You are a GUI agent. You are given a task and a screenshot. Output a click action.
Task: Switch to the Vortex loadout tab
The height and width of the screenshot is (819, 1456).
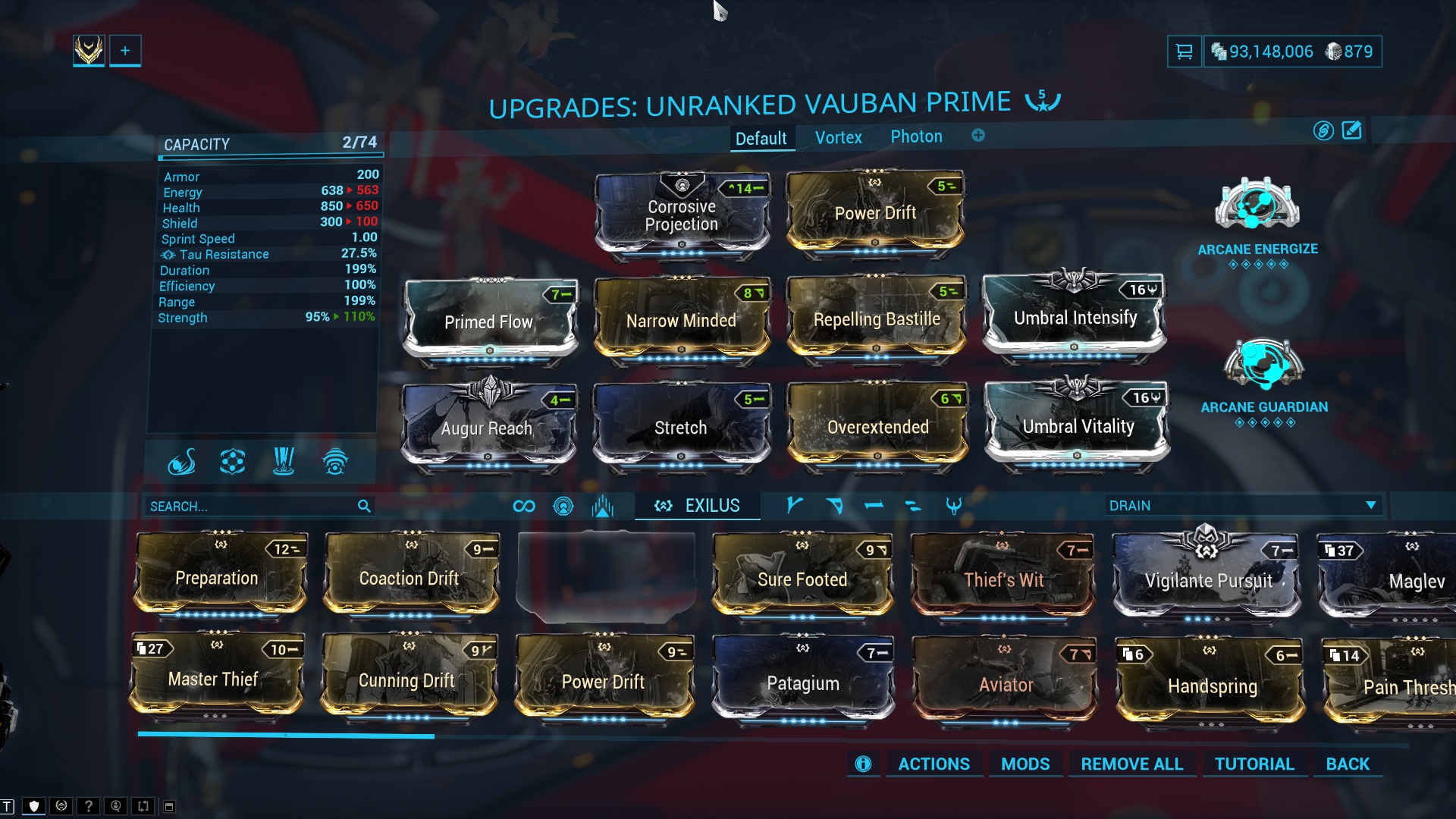point(838,137)
